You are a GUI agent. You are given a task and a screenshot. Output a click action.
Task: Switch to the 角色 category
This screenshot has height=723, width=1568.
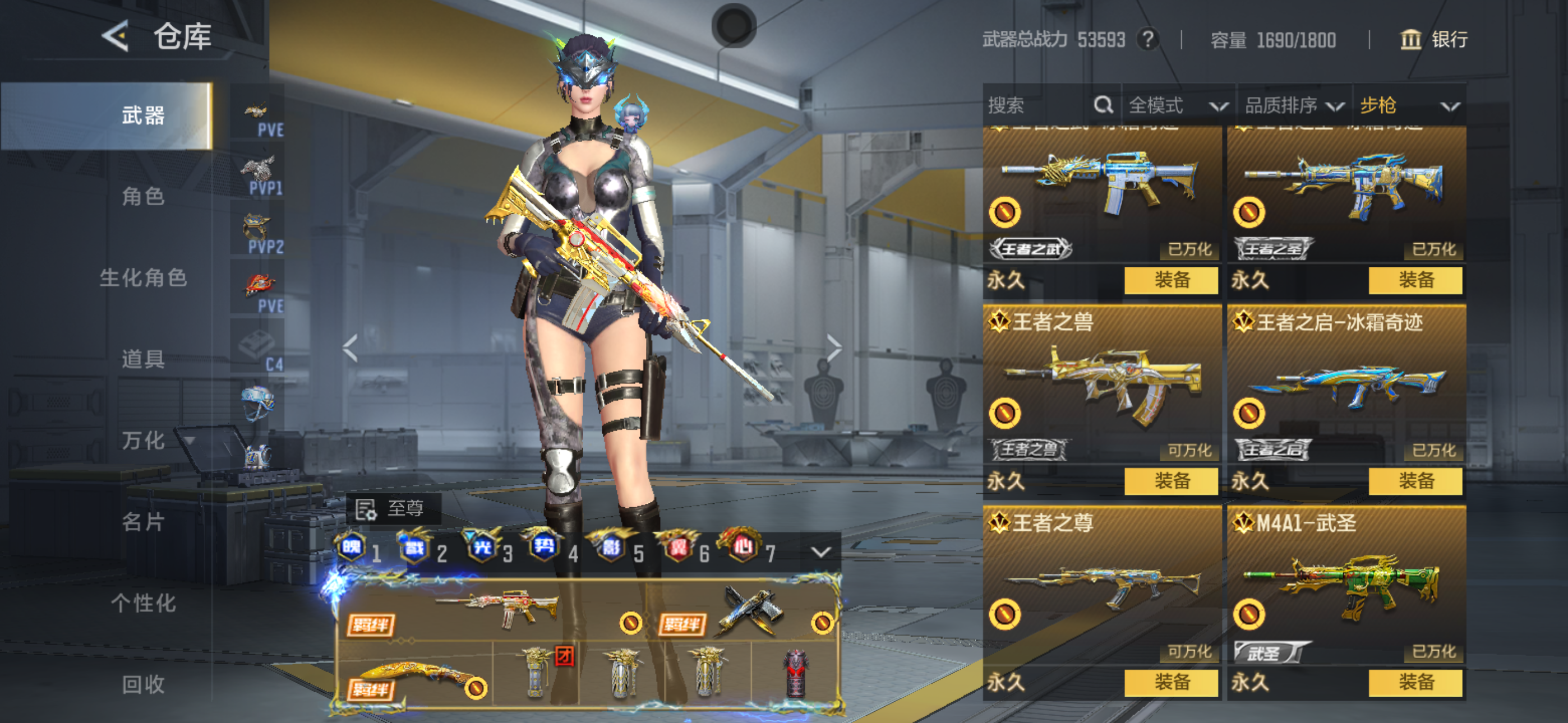(x=143, y=197)
